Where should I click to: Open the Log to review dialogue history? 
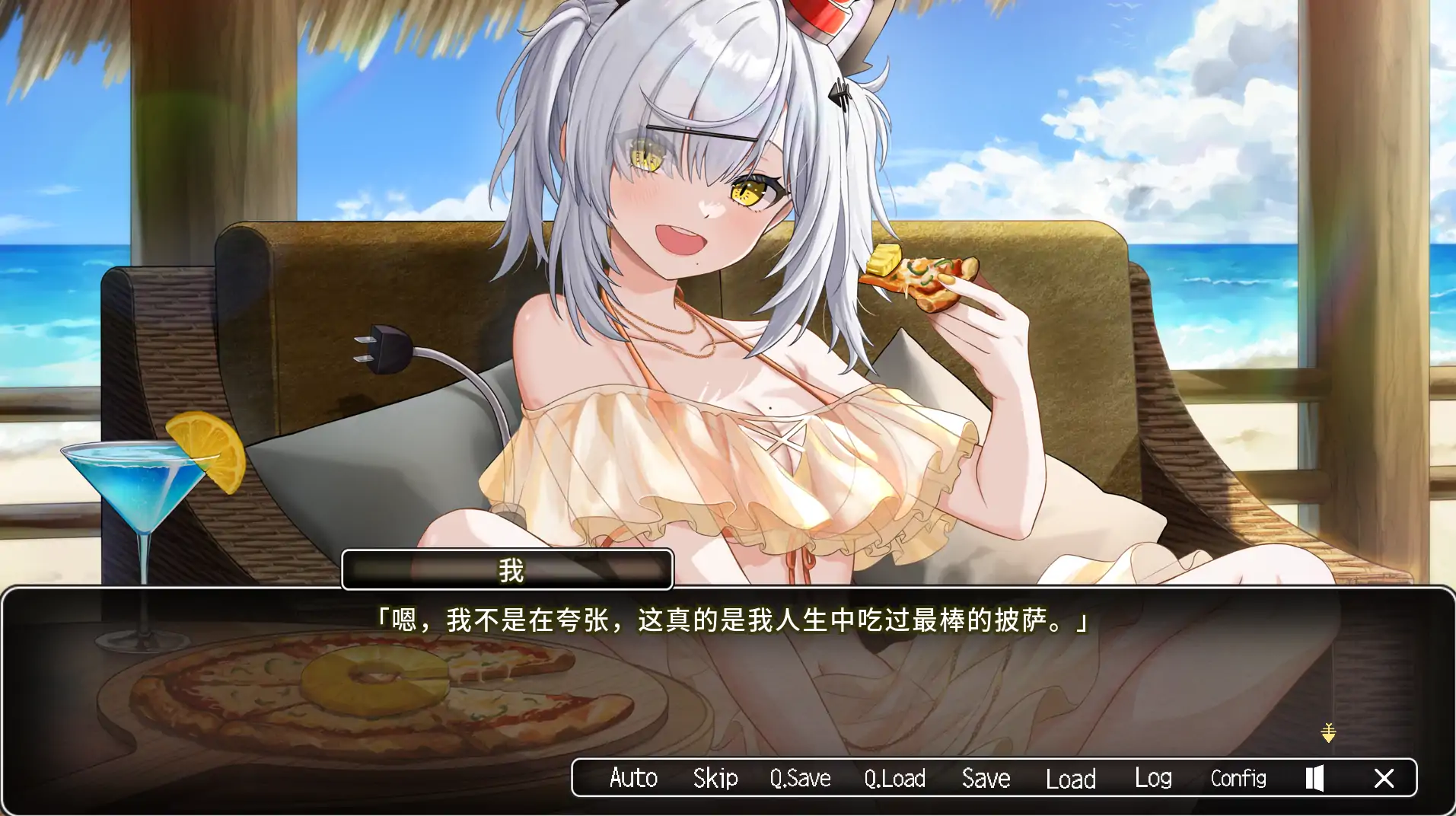click(1153, 778)
